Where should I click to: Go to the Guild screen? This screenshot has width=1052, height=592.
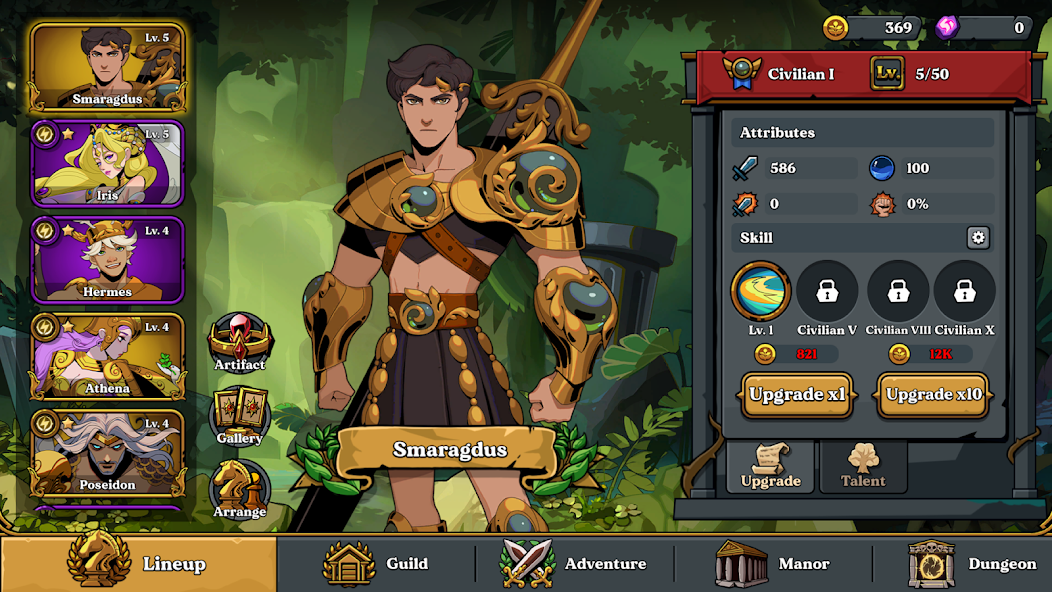[376, 564]
